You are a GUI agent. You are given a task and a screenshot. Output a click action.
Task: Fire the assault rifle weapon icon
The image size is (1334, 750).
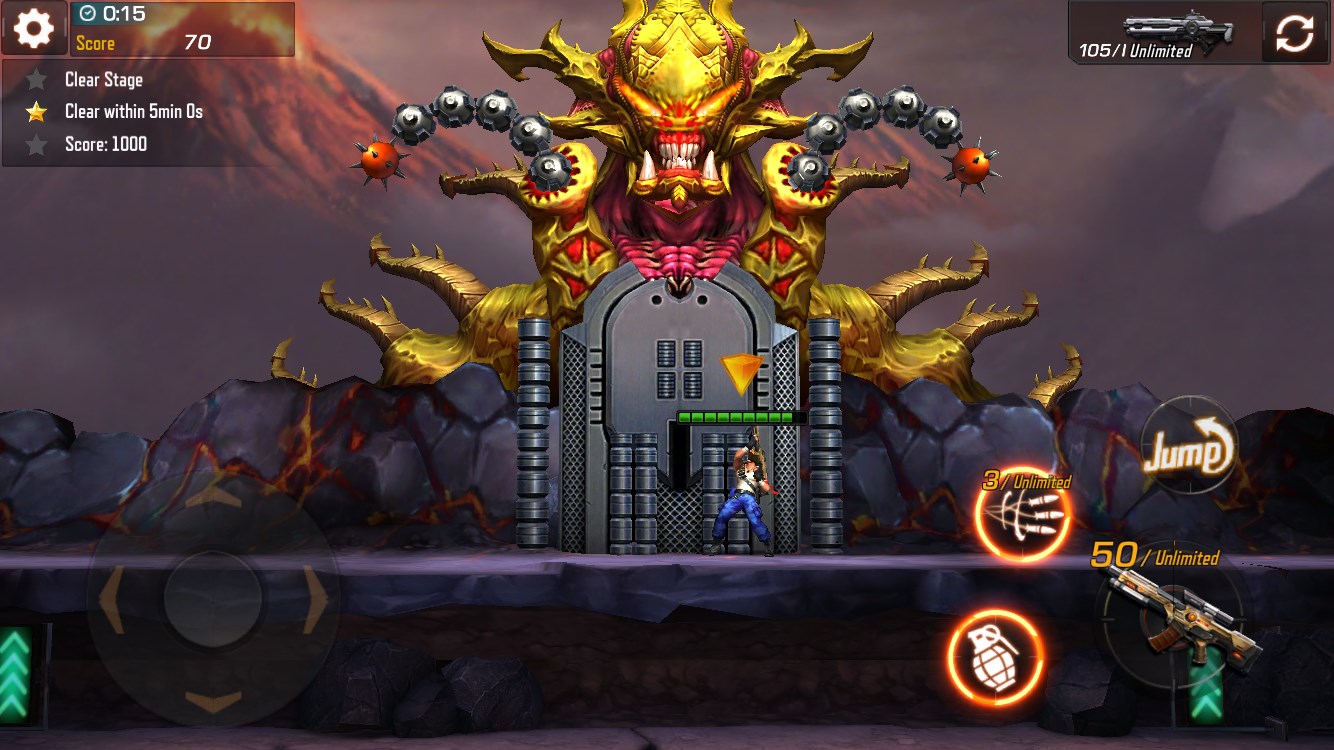[1181, 627]
